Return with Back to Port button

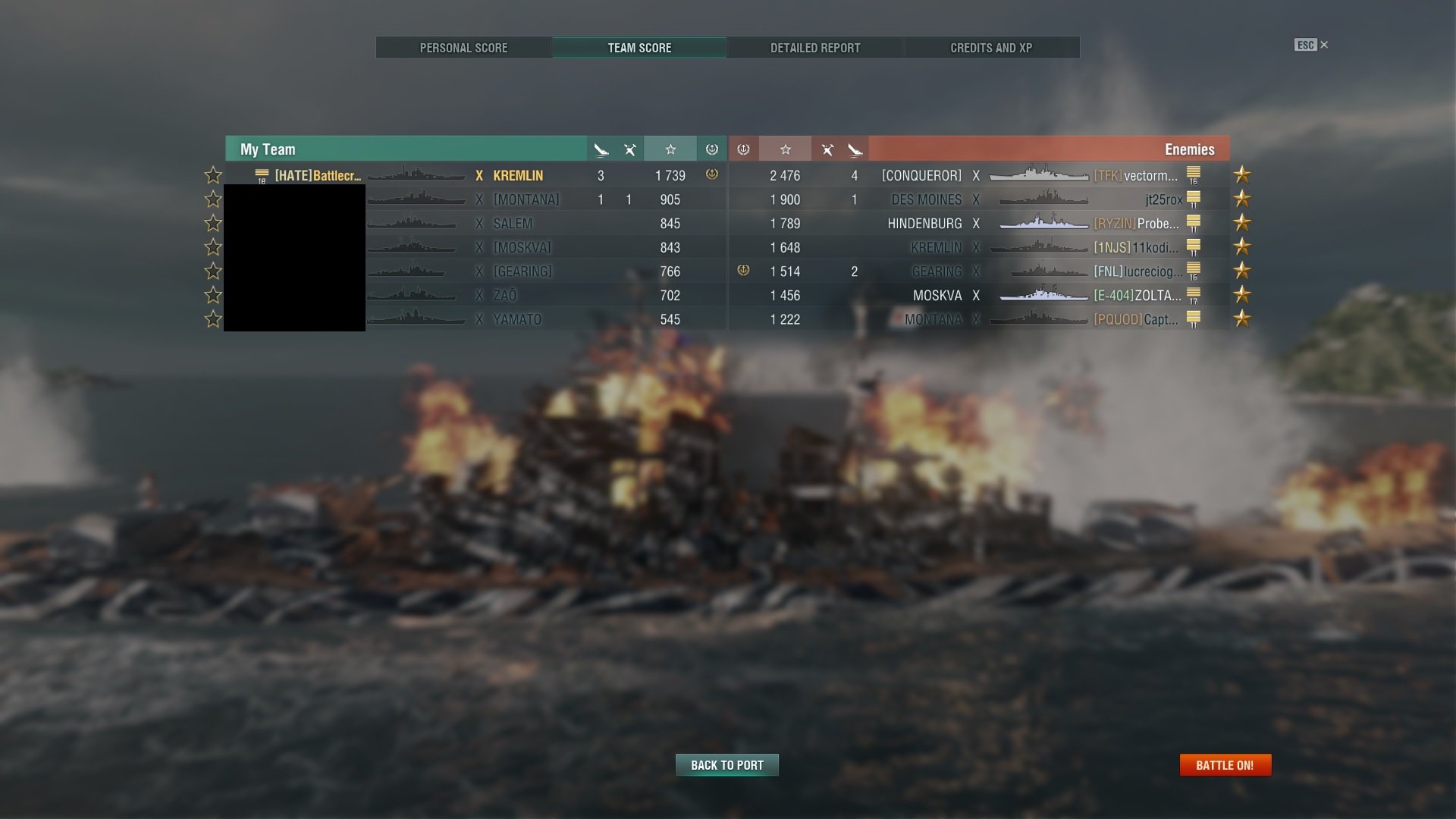coord(726,765)
